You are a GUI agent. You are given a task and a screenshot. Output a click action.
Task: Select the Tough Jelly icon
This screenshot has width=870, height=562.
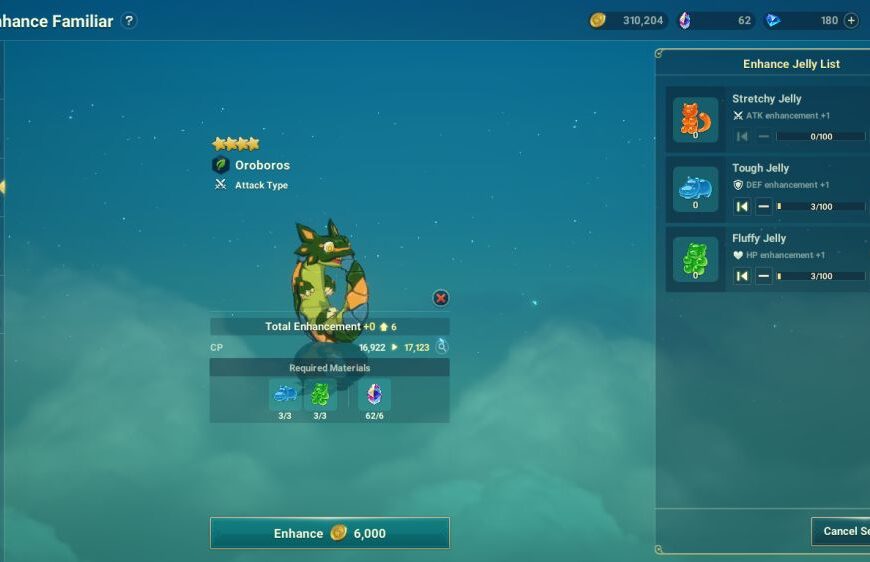click(695, 189)
